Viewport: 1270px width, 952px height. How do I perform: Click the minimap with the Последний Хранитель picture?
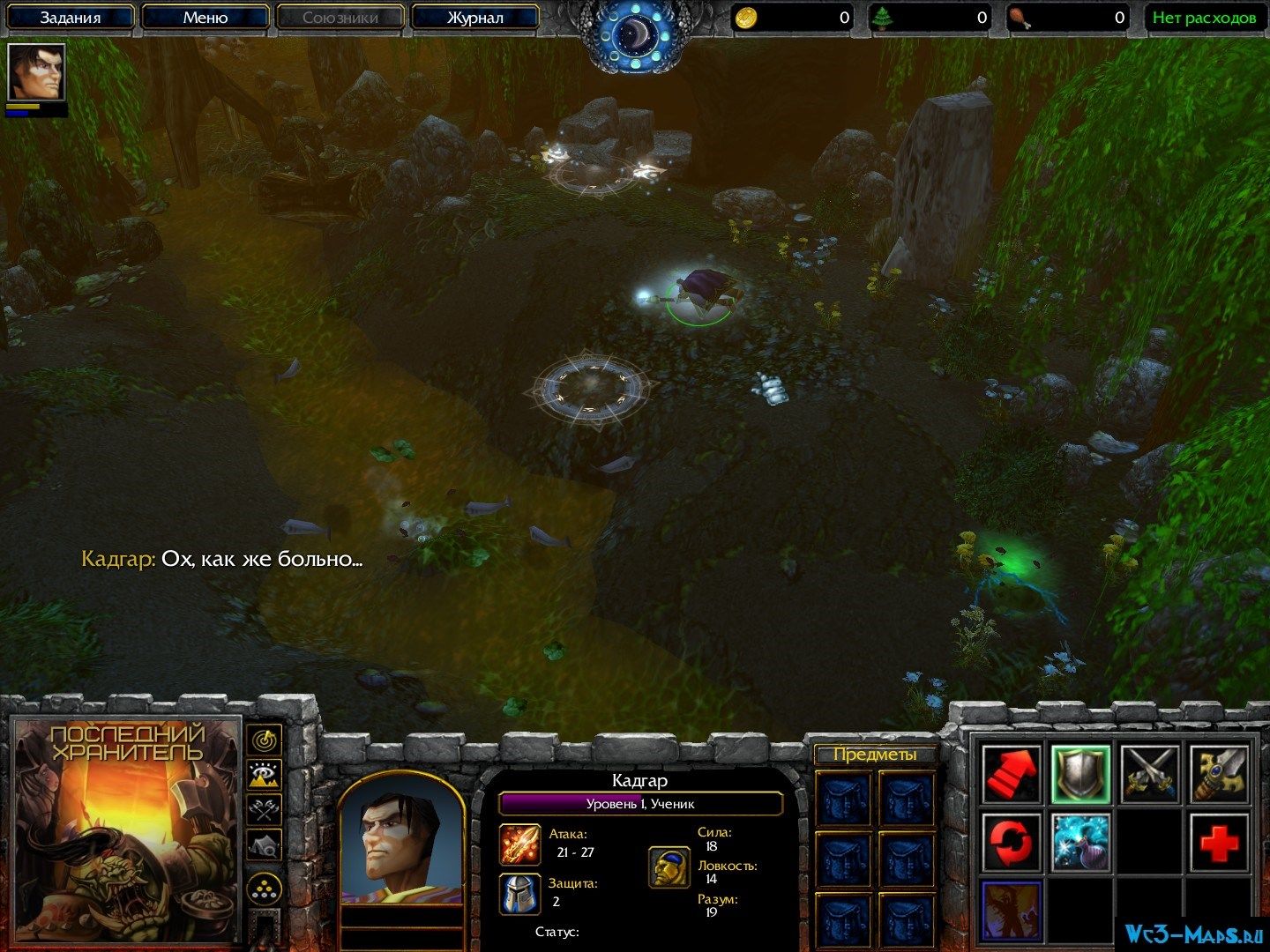(x=125, y=830)
